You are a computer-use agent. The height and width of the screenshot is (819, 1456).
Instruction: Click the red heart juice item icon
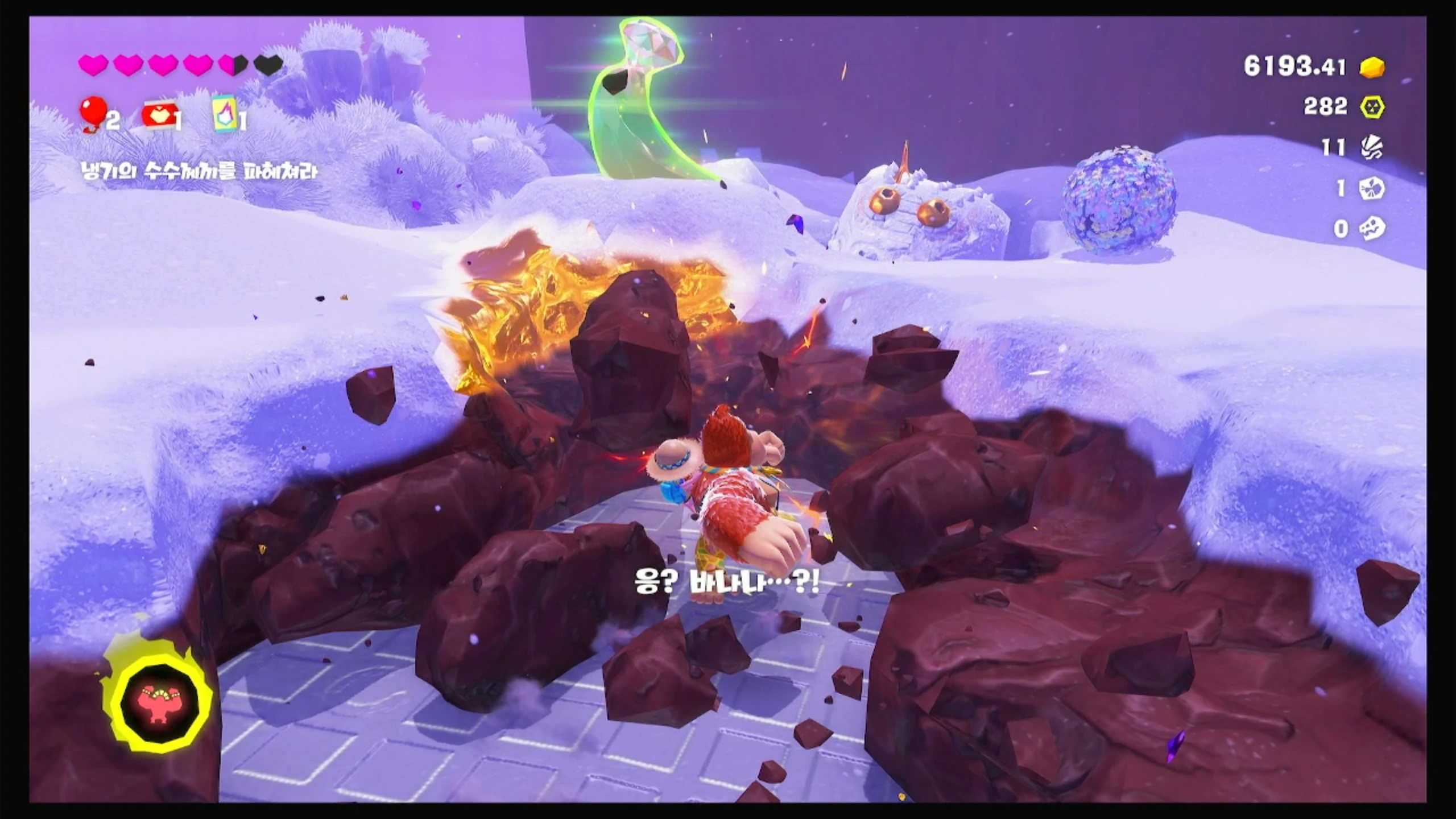[158, 115]
